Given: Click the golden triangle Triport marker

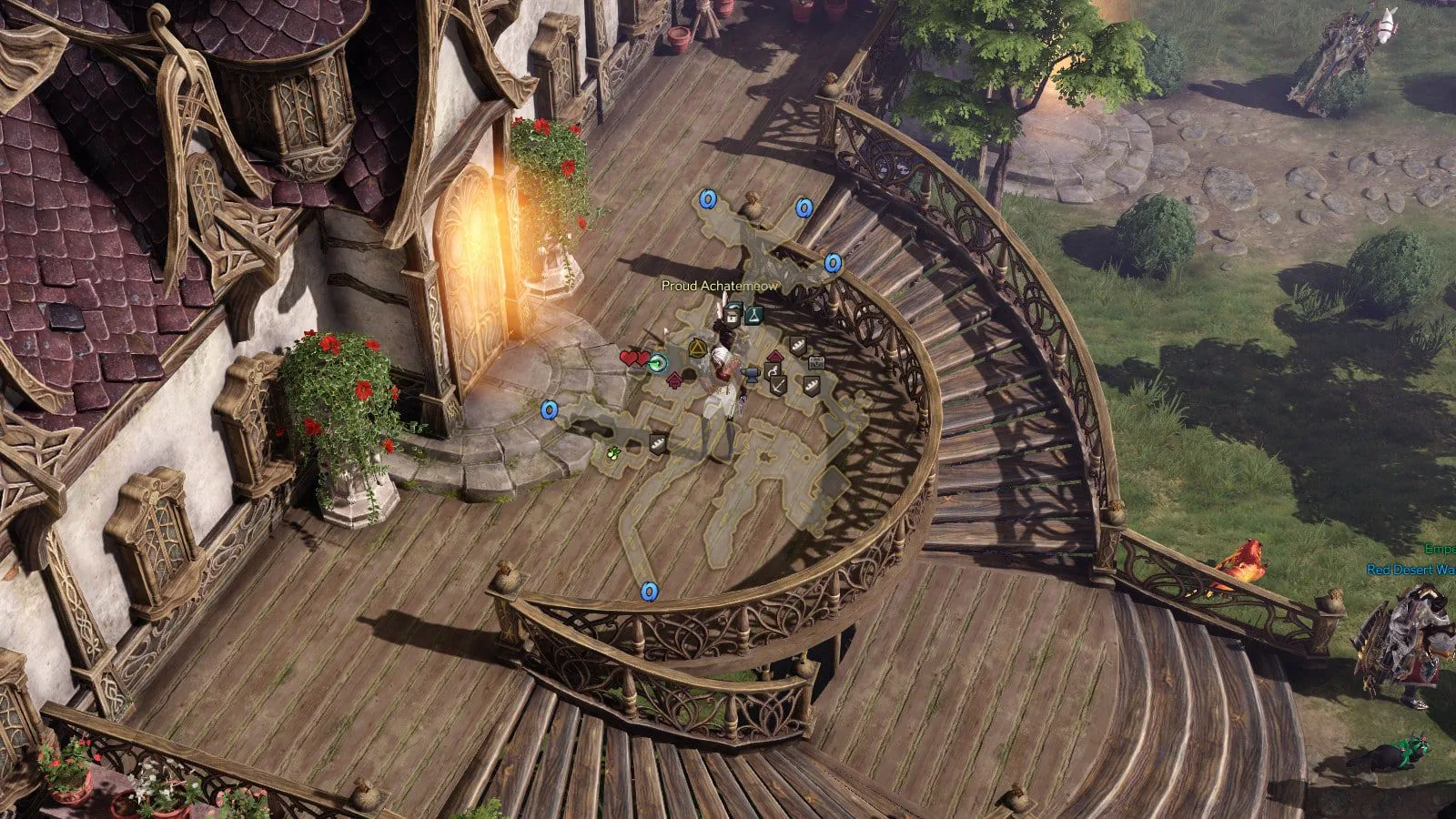Looking at the screenshot, I should point(698,348).
